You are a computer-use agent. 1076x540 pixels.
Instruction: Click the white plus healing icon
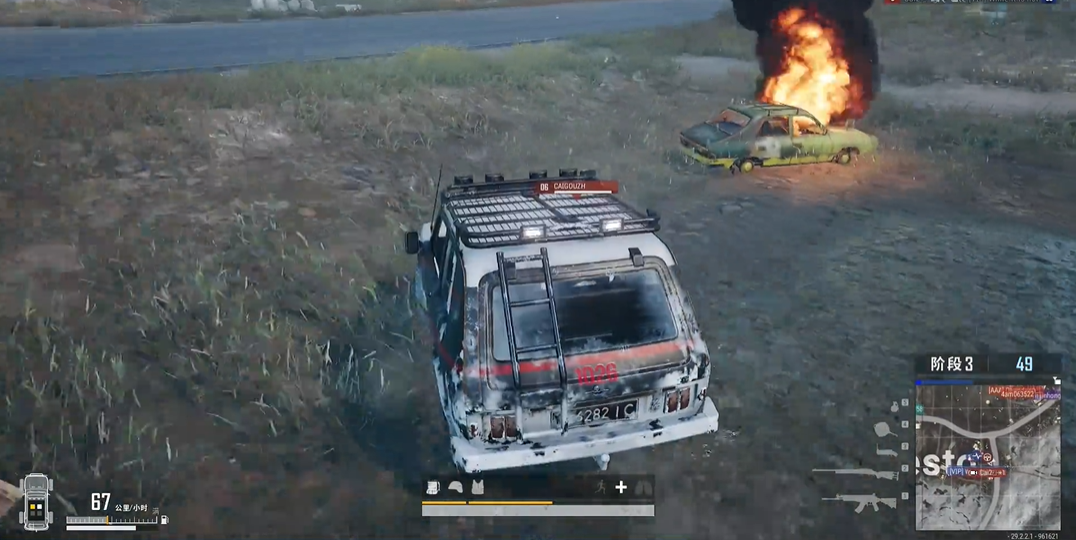(x=621, y=487)
